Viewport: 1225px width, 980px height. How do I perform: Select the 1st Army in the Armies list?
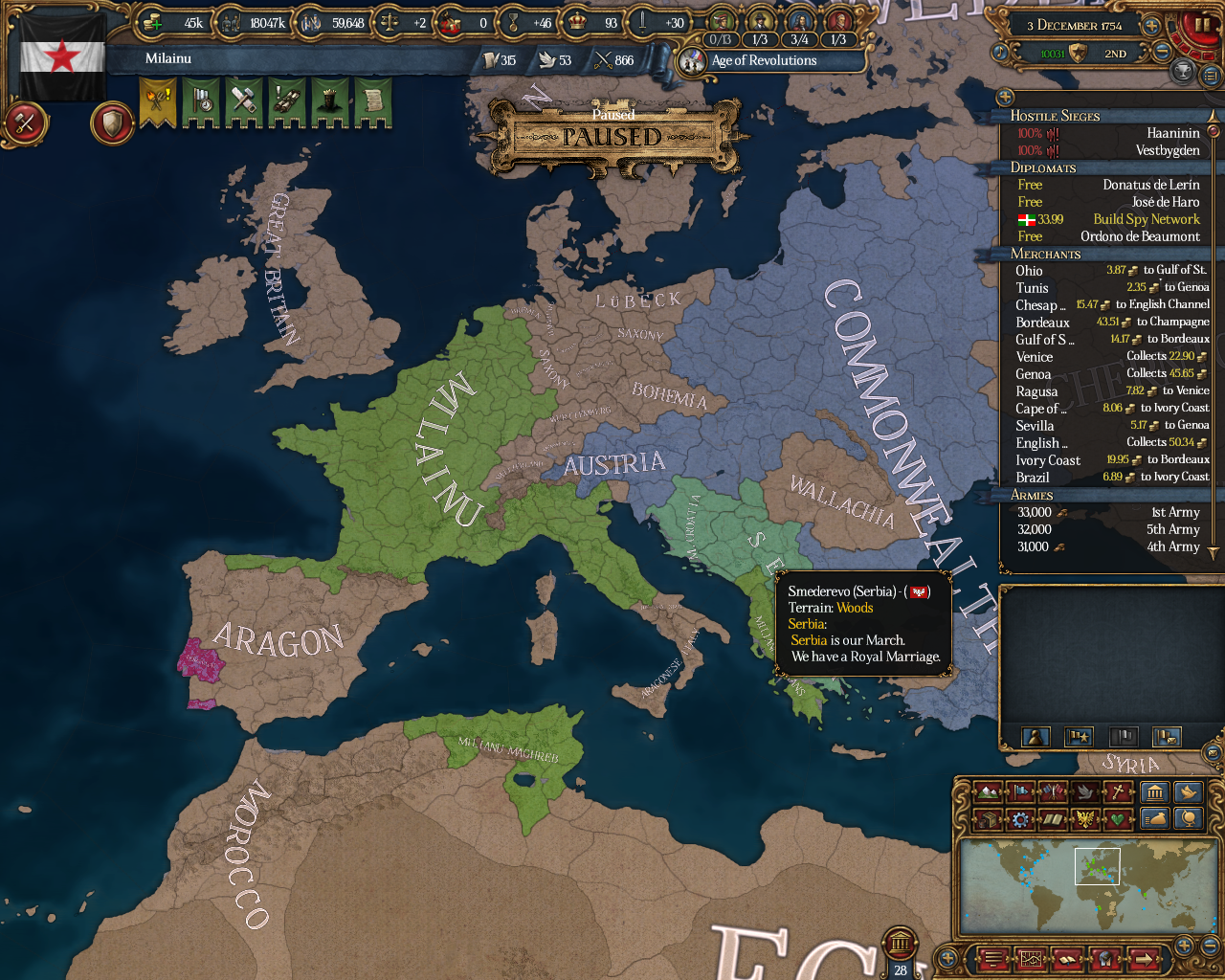1177,512
